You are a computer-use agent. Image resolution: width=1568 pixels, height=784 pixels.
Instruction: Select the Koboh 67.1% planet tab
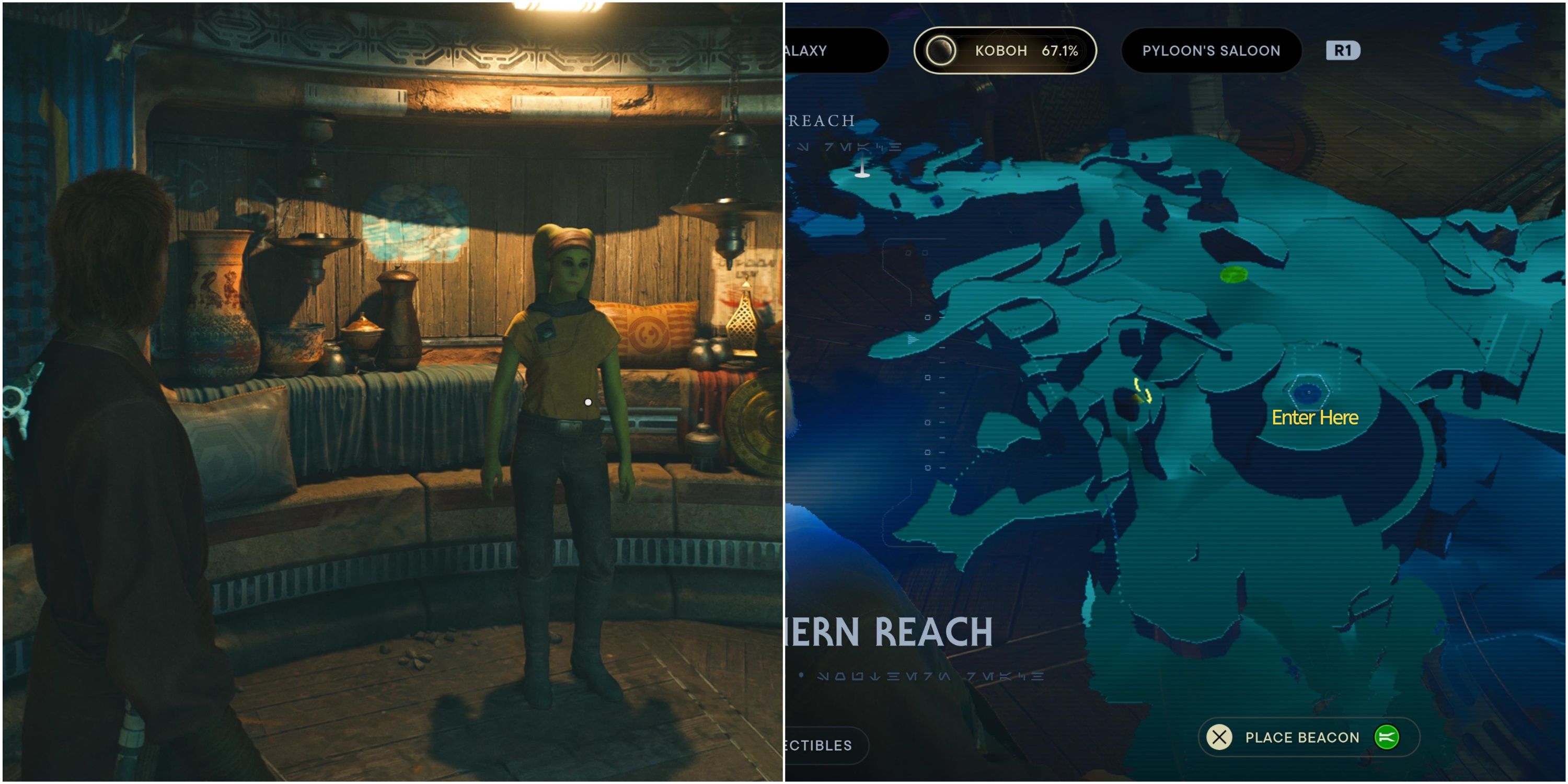coord(1005,51)
